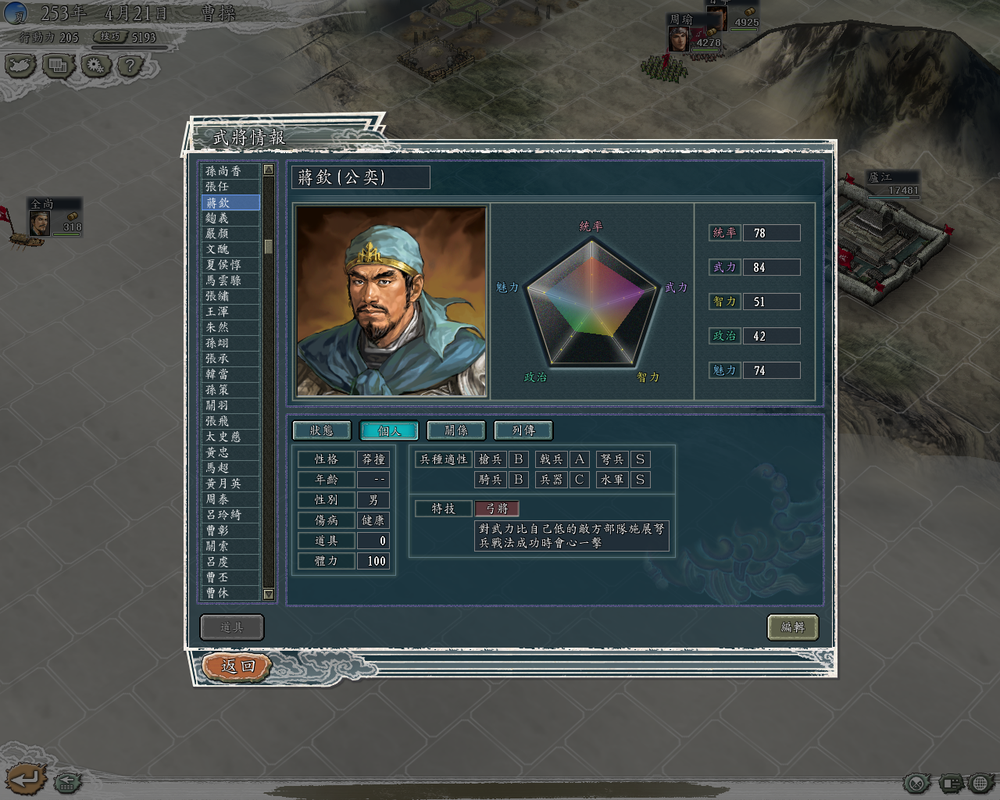Image resolution: width=1000 pixels, height=800 pixels.
Task: Click the officer list scroll-up arrow
Action: [268, 170]
